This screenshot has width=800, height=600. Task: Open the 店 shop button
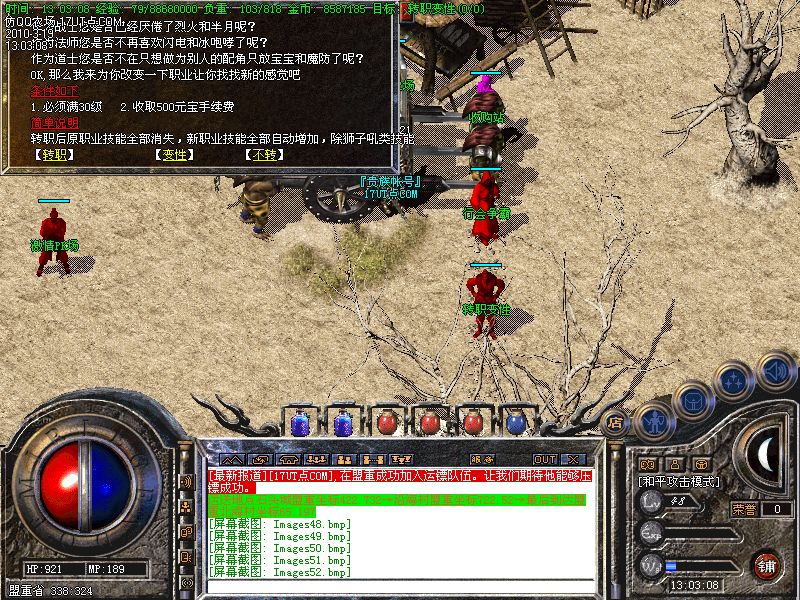point(615,422)
